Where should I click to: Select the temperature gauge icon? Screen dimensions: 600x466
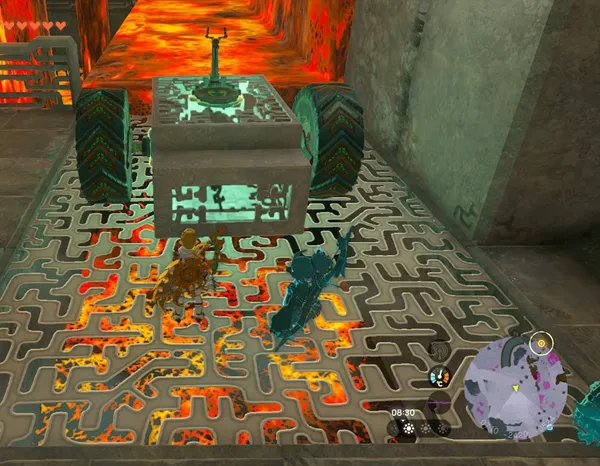pyautogui.click(x=439, y=377)
